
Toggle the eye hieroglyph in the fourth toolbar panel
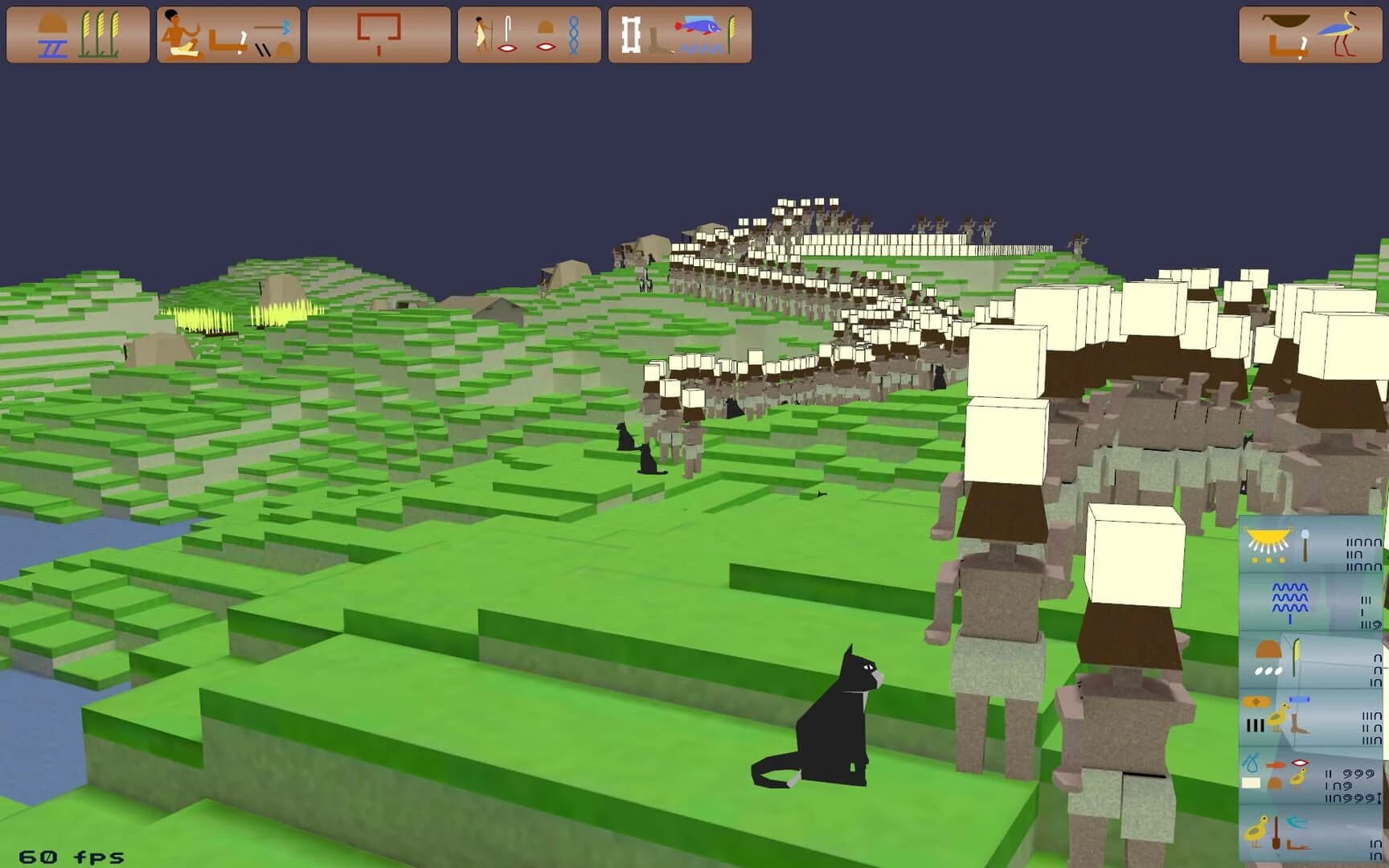[505, 47]
